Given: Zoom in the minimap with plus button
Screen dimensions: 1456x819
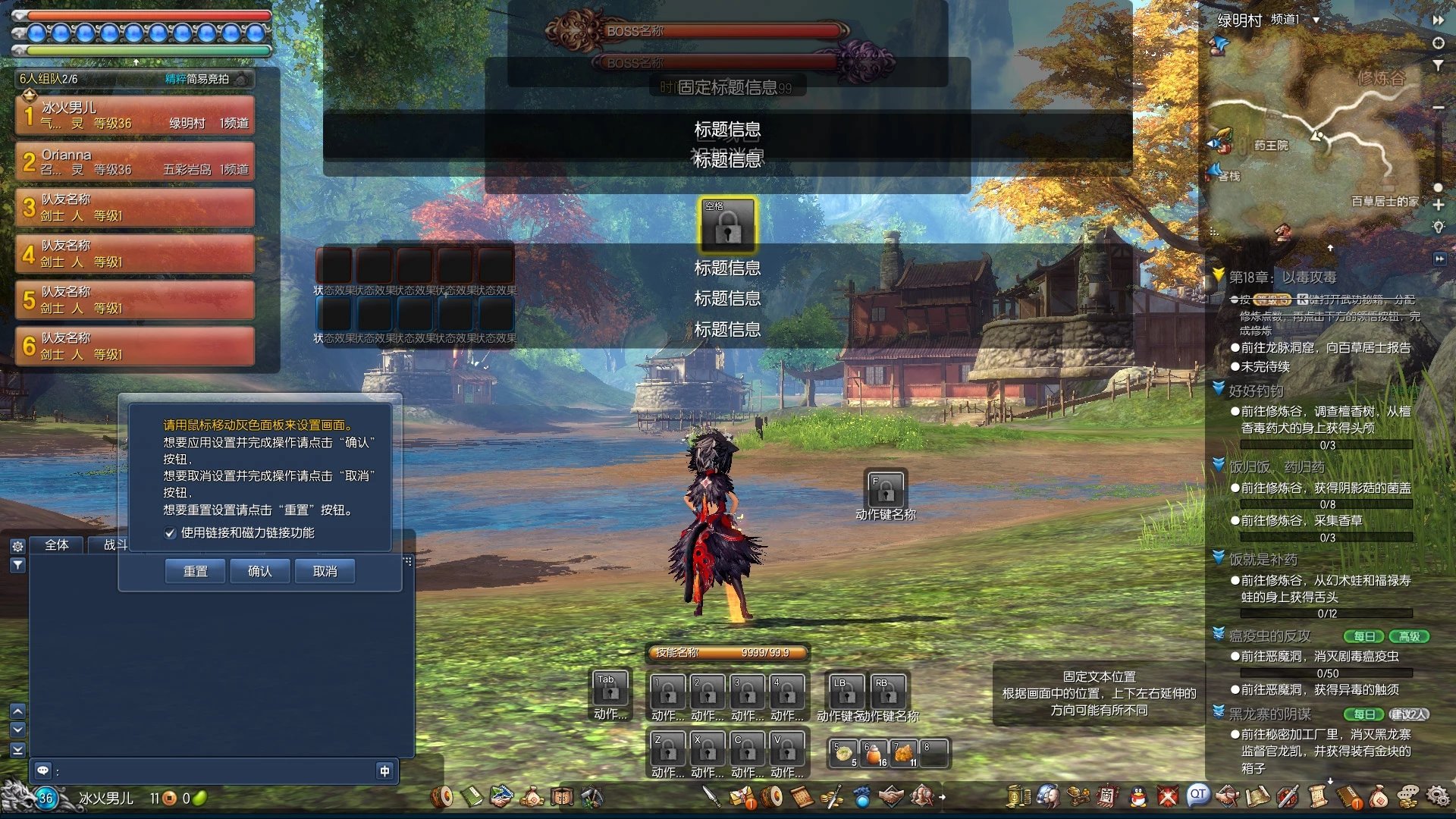Looking at the screenshot, I should [x=1438, y=205].
